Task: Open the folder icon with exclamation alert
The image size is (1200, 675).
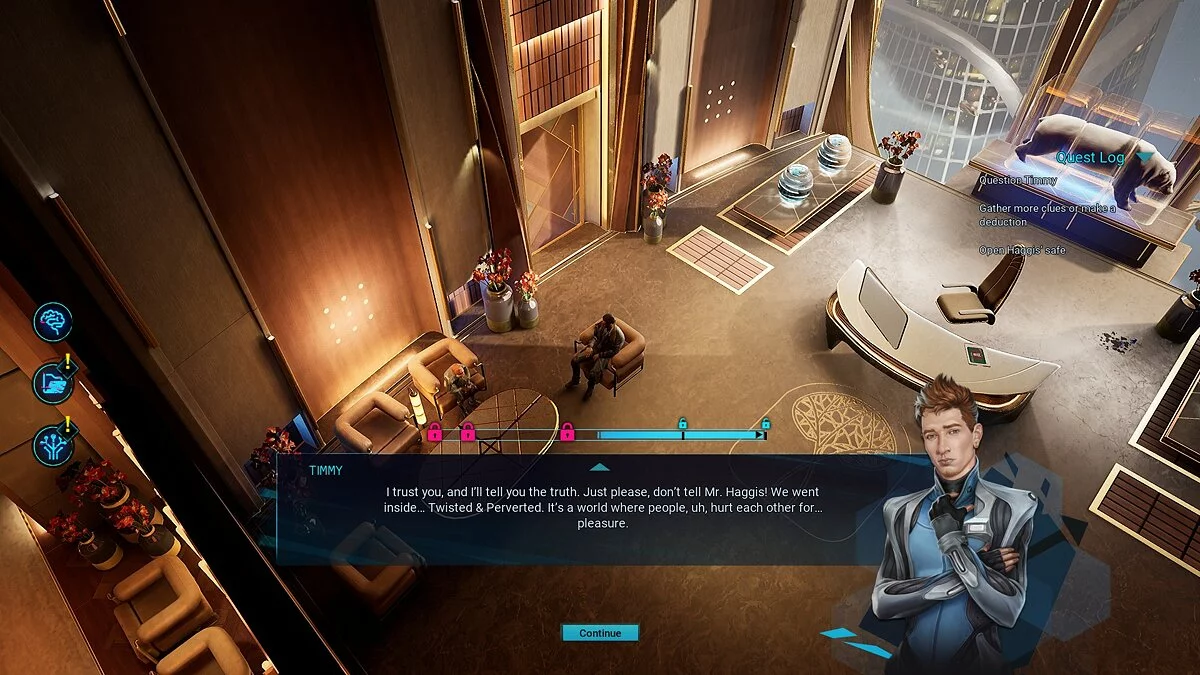Action: (52, 383)
